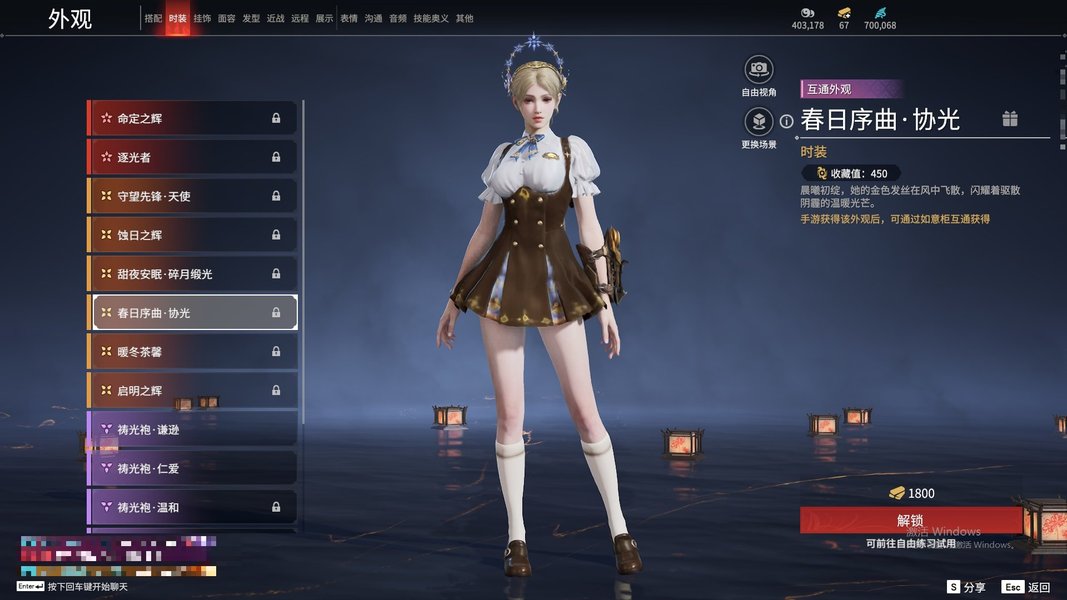
Task: Open the 挂饰 accessories tab
Action: (x=202, y=18)
